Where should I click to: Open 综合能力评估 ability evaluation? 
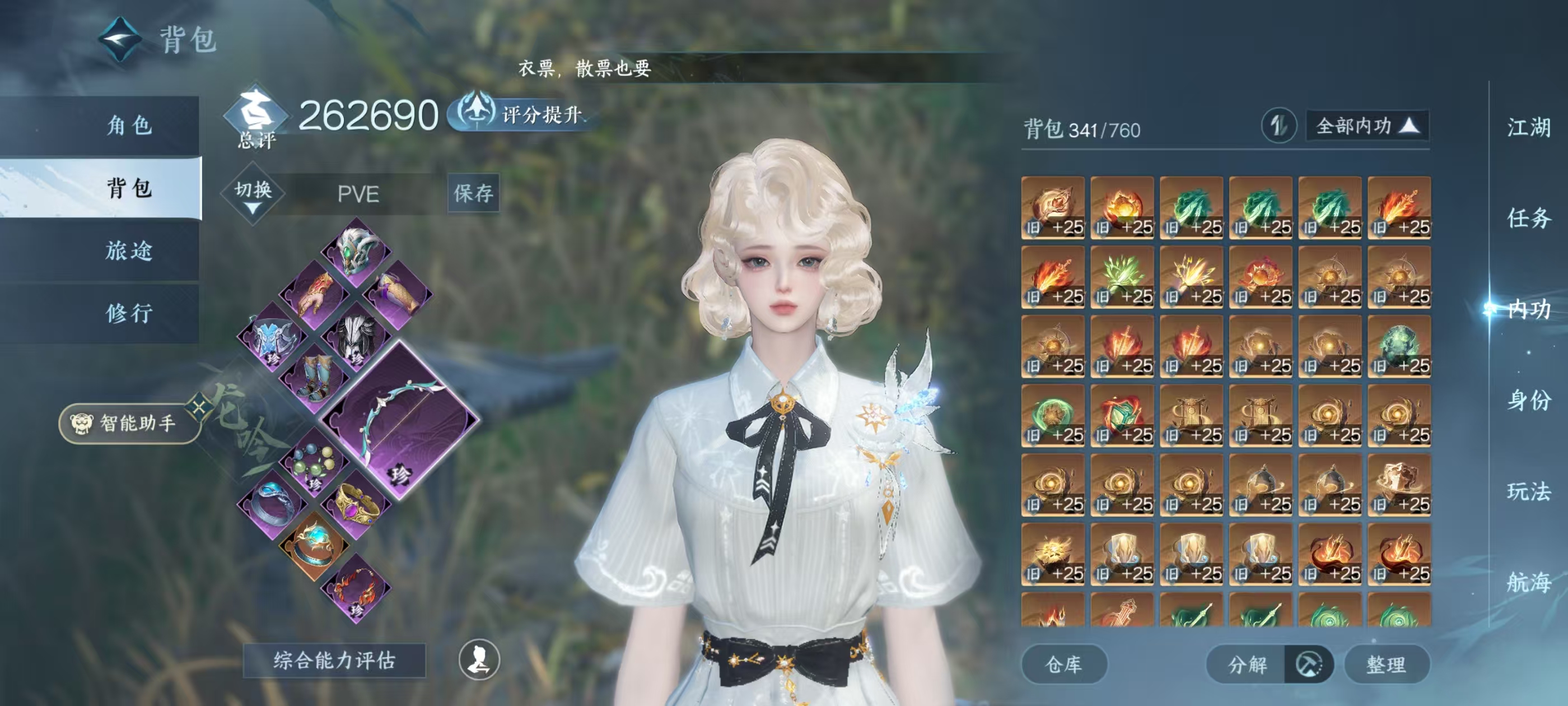click(x=334, y=660)
